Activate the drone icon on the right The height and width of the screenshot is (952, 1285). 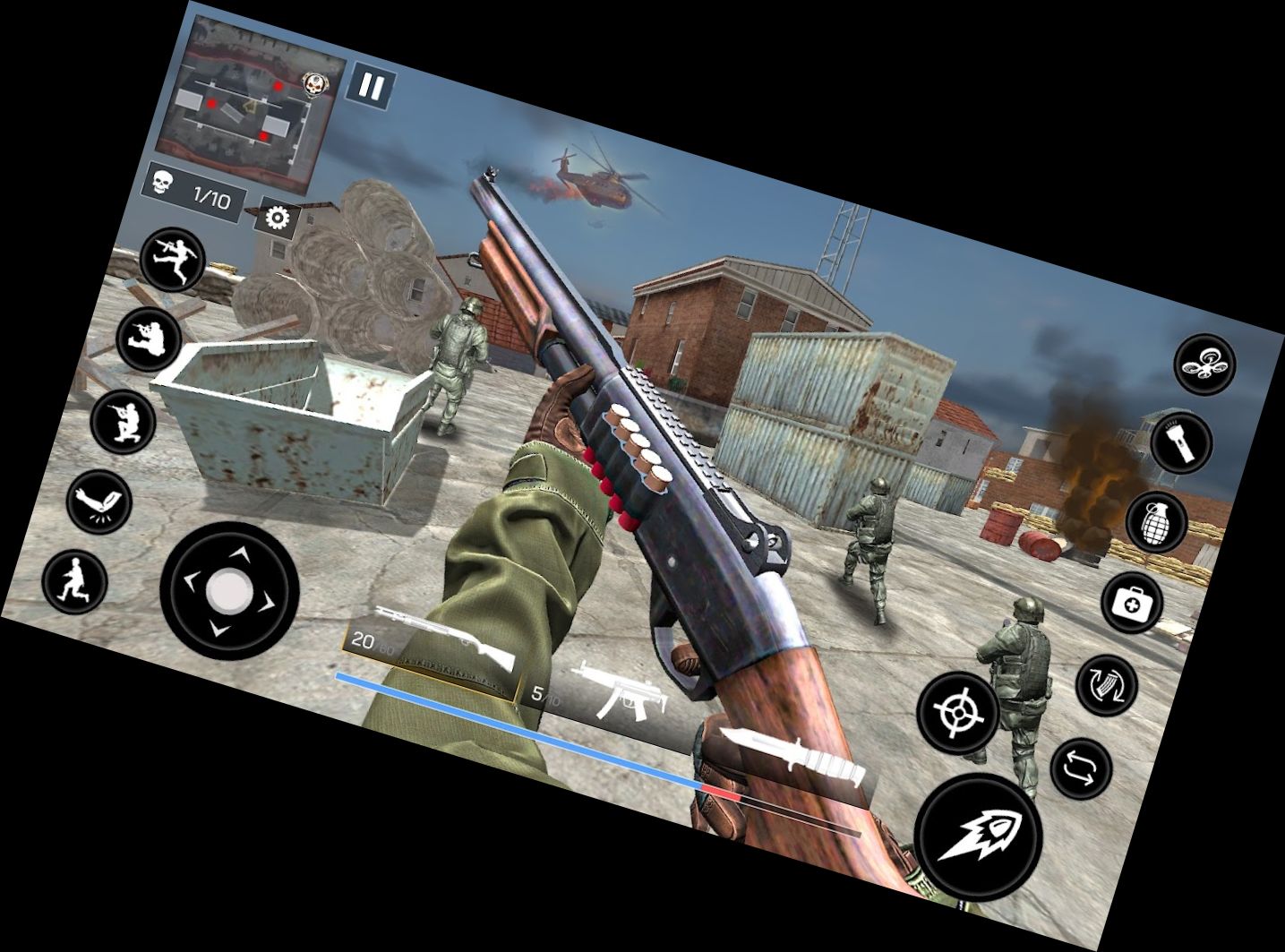1206,365
